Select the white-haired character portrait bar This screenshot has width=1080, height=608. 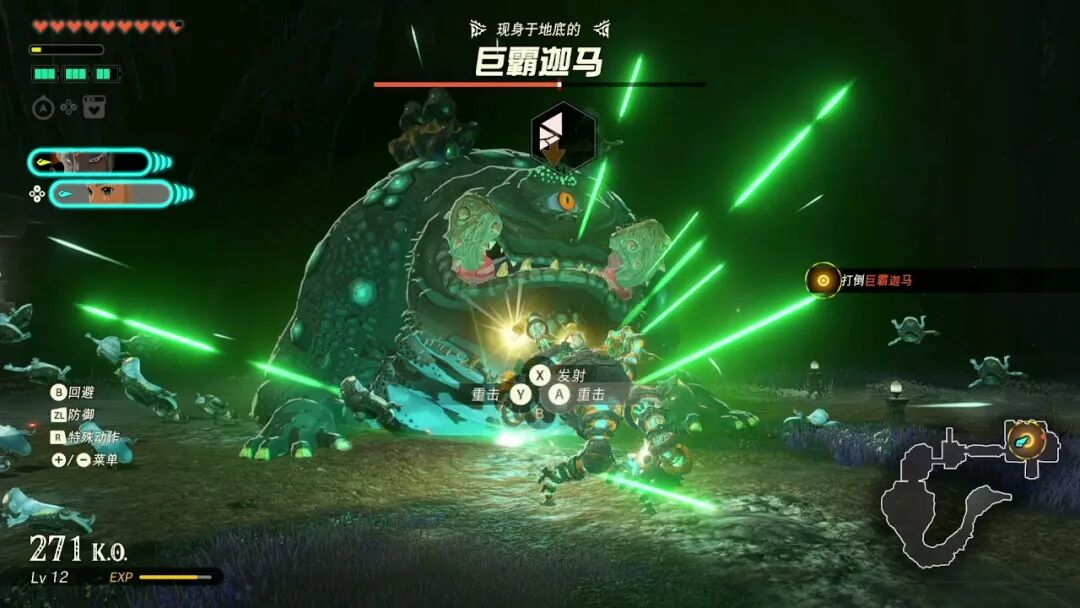point(90,162)
